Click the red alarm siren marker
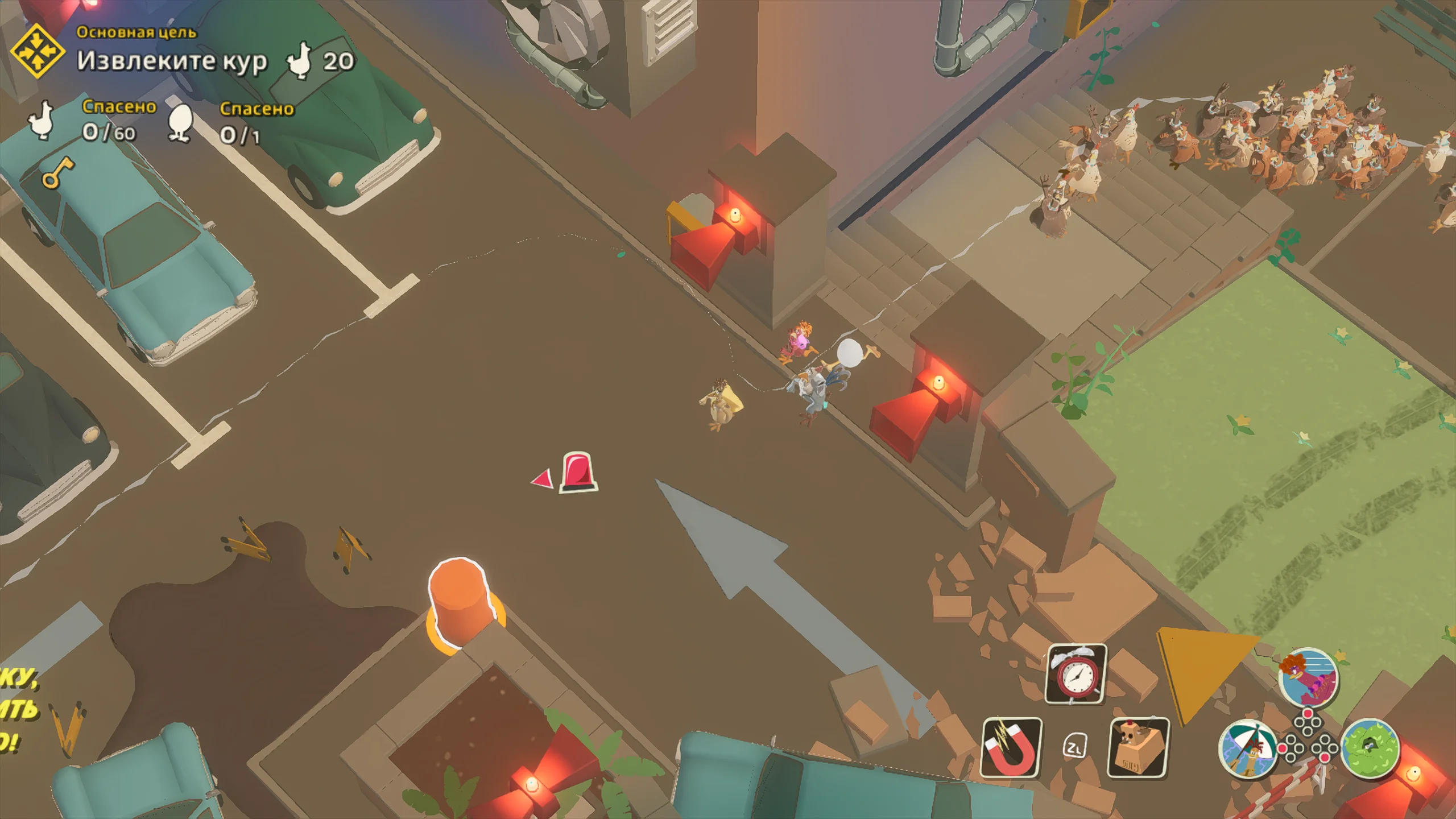1456x819 pixels. pyautogui.click(x=578, y=471)
